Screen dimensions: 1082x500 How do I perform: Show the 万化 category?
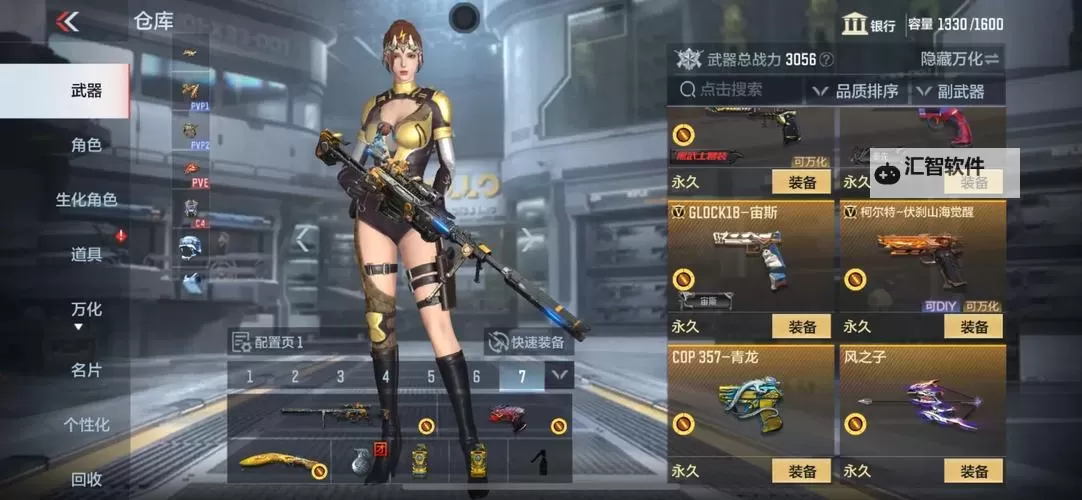pos(86,310)
